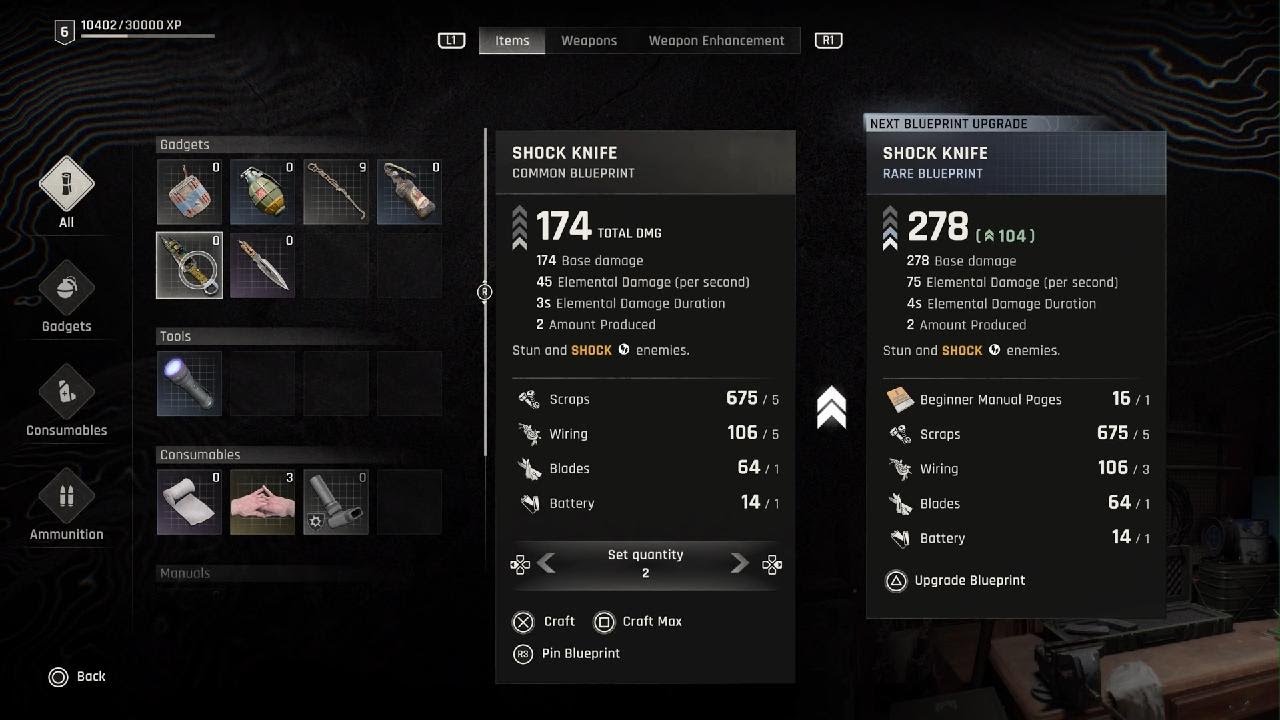Select the molotov bottle gadget slot

pos(410,192)
